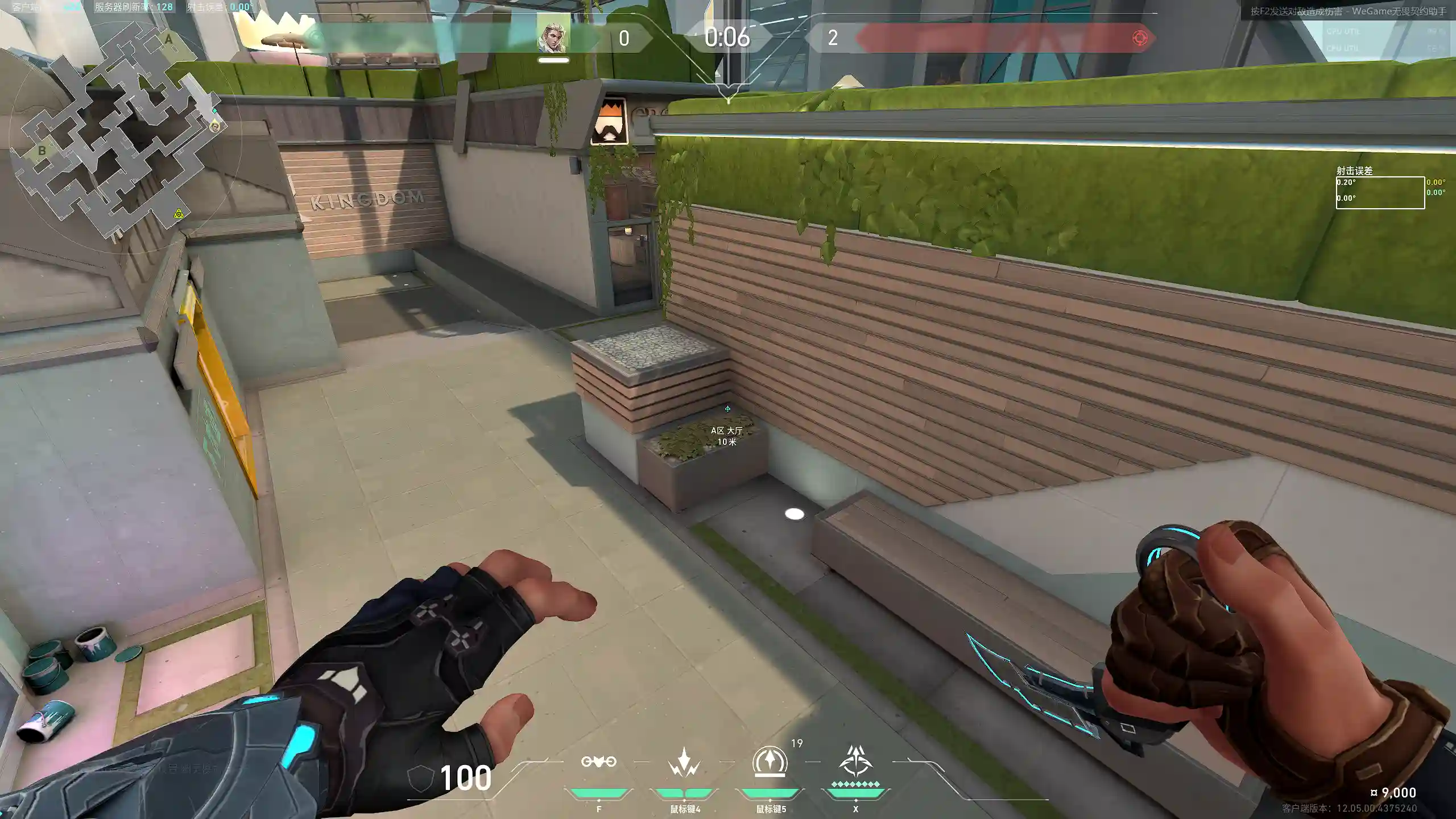The image size is (1456, 819).
Task: Click the WeGame assistant overlay text
Action: [x=1348, y=11]
